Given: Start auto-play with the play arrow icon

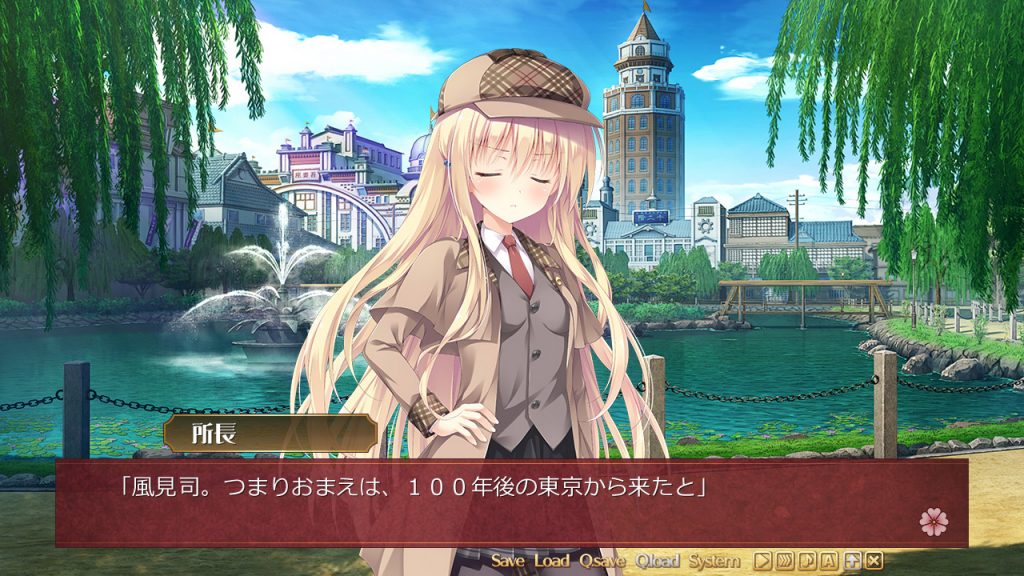Looking at the screenshot, I should coord(762,561).
